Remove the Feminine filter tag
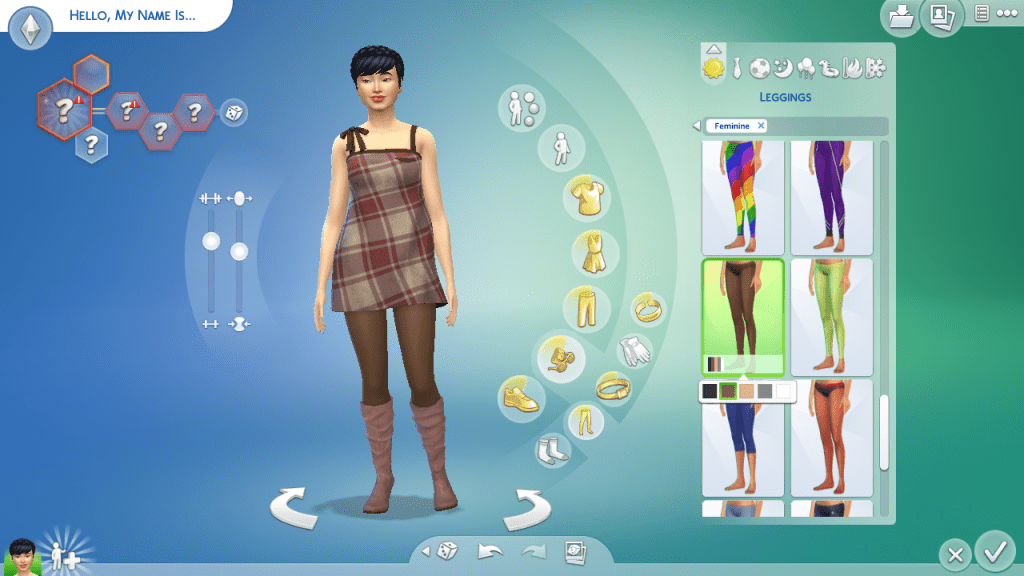This screenshot has width=1024, height=576. pyautogui.click(x=761, y=126)
